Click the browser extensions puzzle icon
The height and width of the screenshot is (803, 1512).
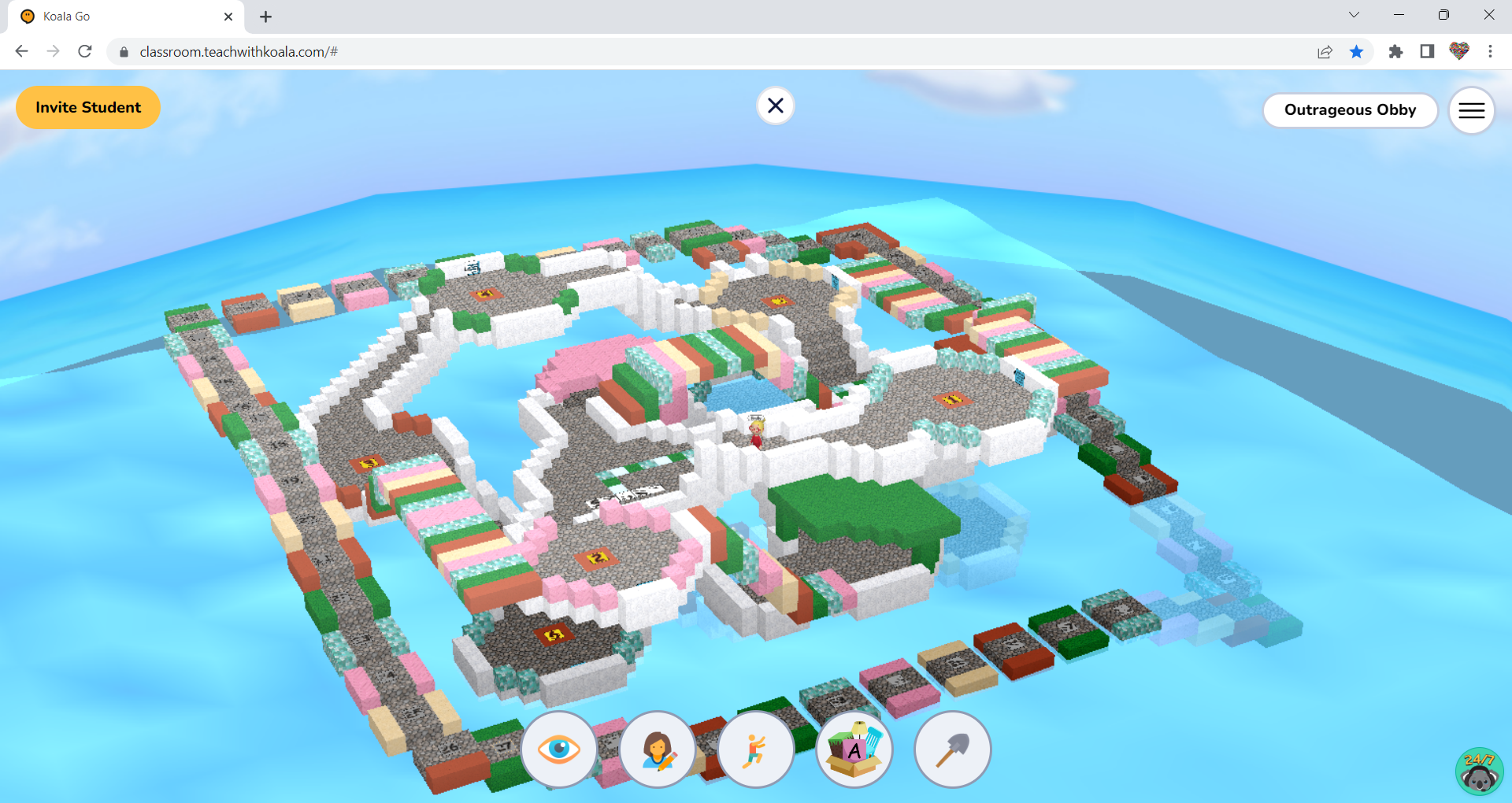point(1395,51)
